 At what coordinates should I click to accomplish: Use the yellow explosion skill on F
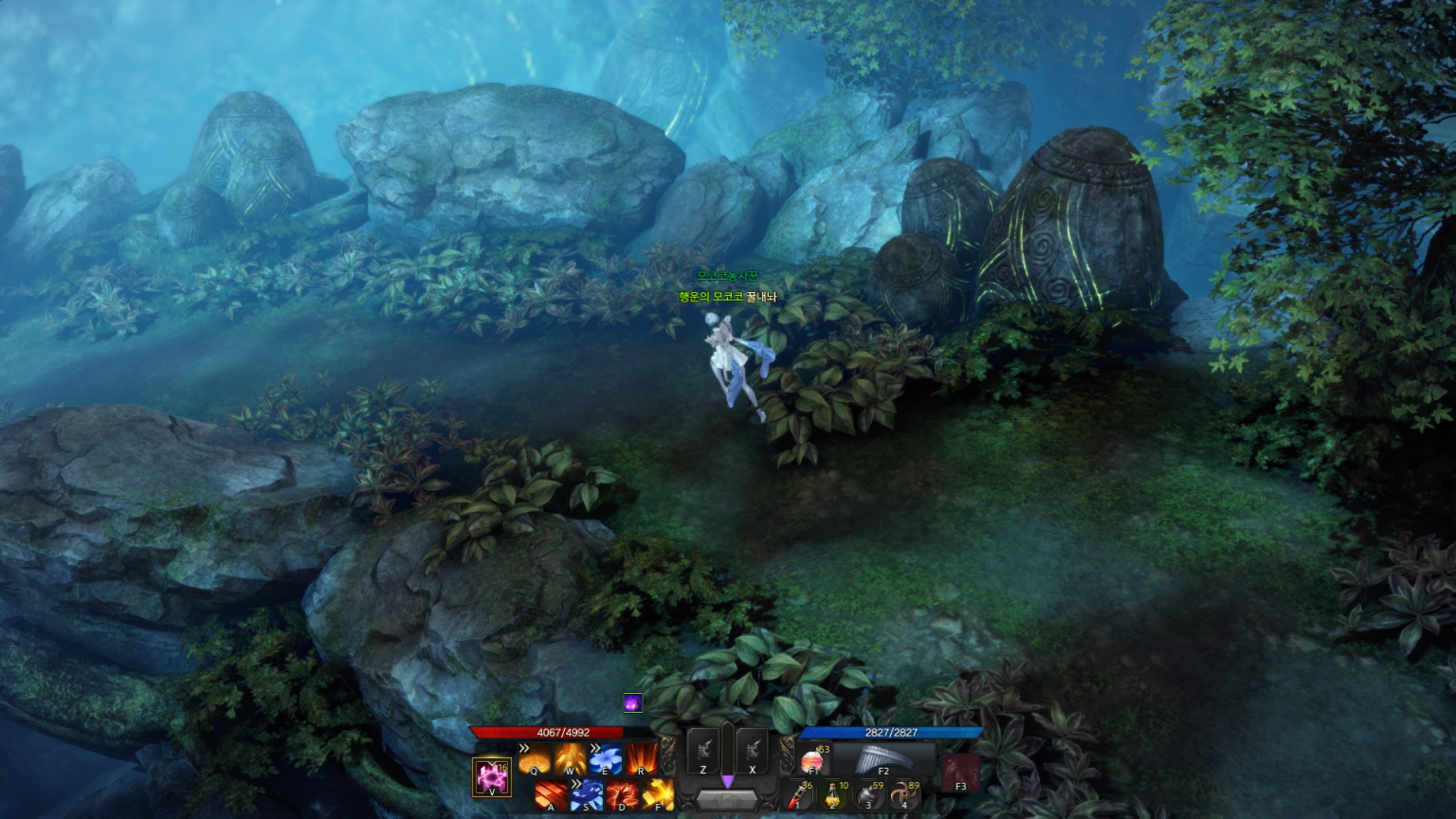click(x=658, y=795)
